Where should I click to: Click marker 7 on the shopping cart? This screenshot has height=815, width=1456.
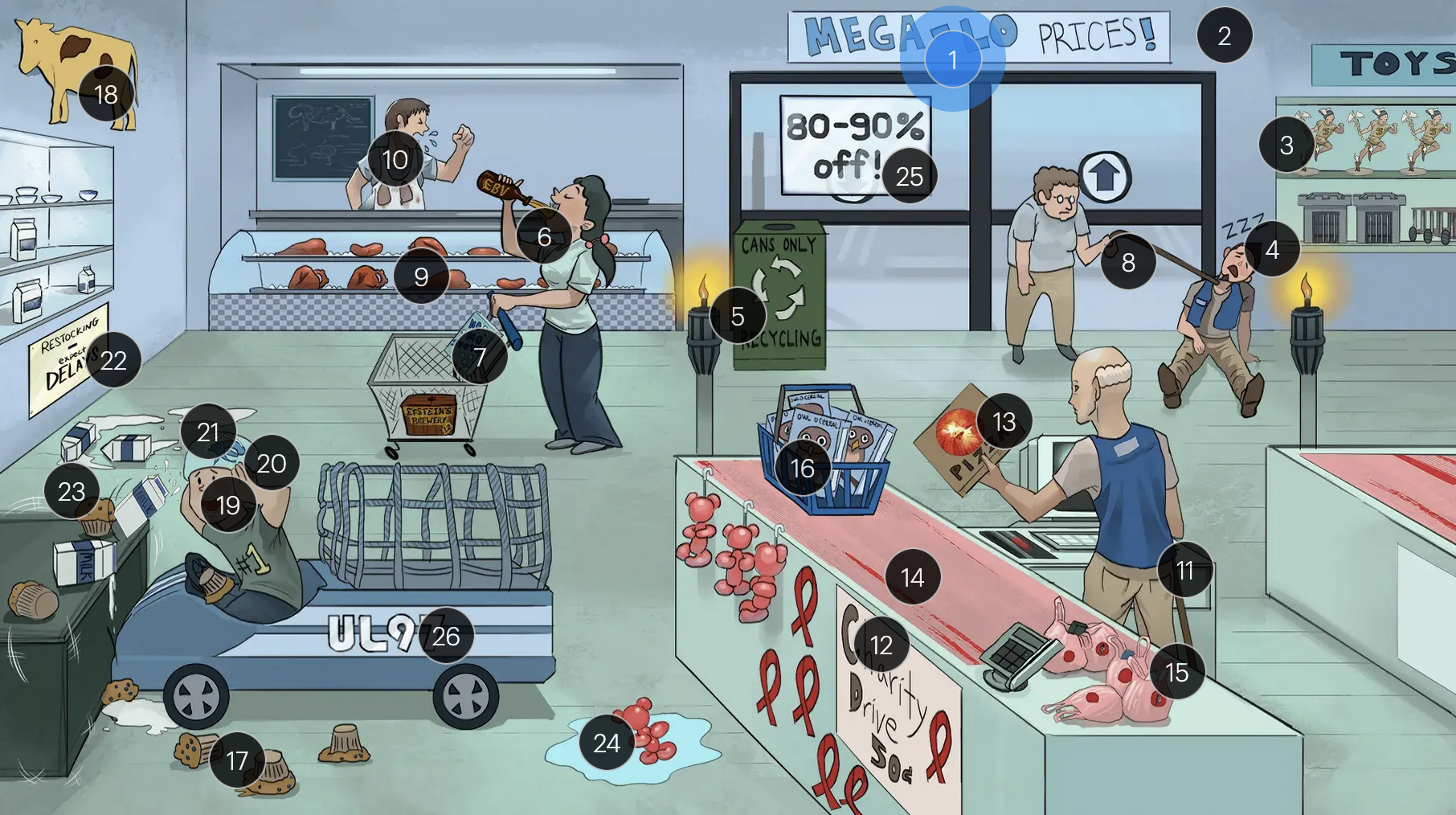click(x=479, y=356)
